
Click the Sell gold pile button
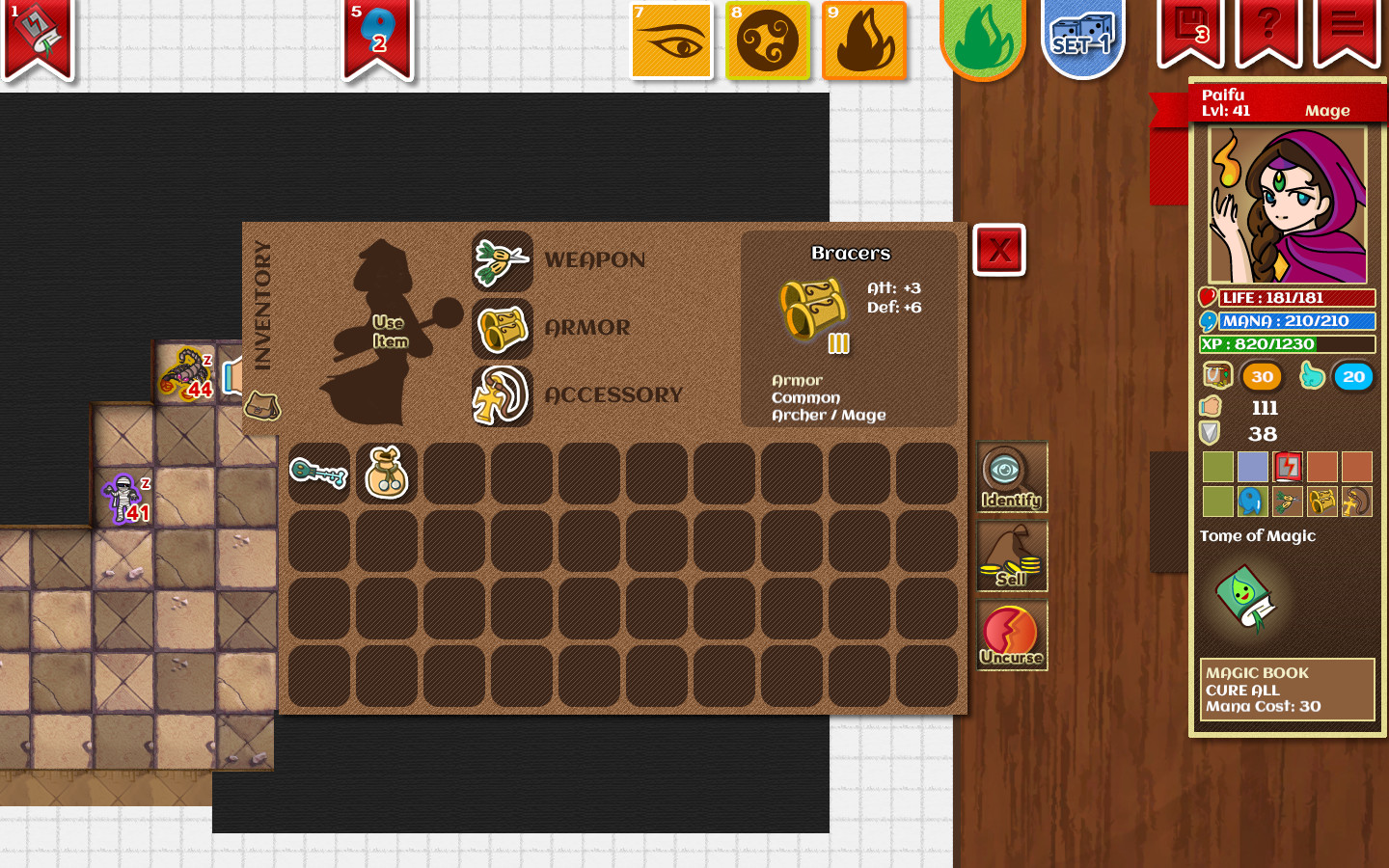coord(1011,556)
